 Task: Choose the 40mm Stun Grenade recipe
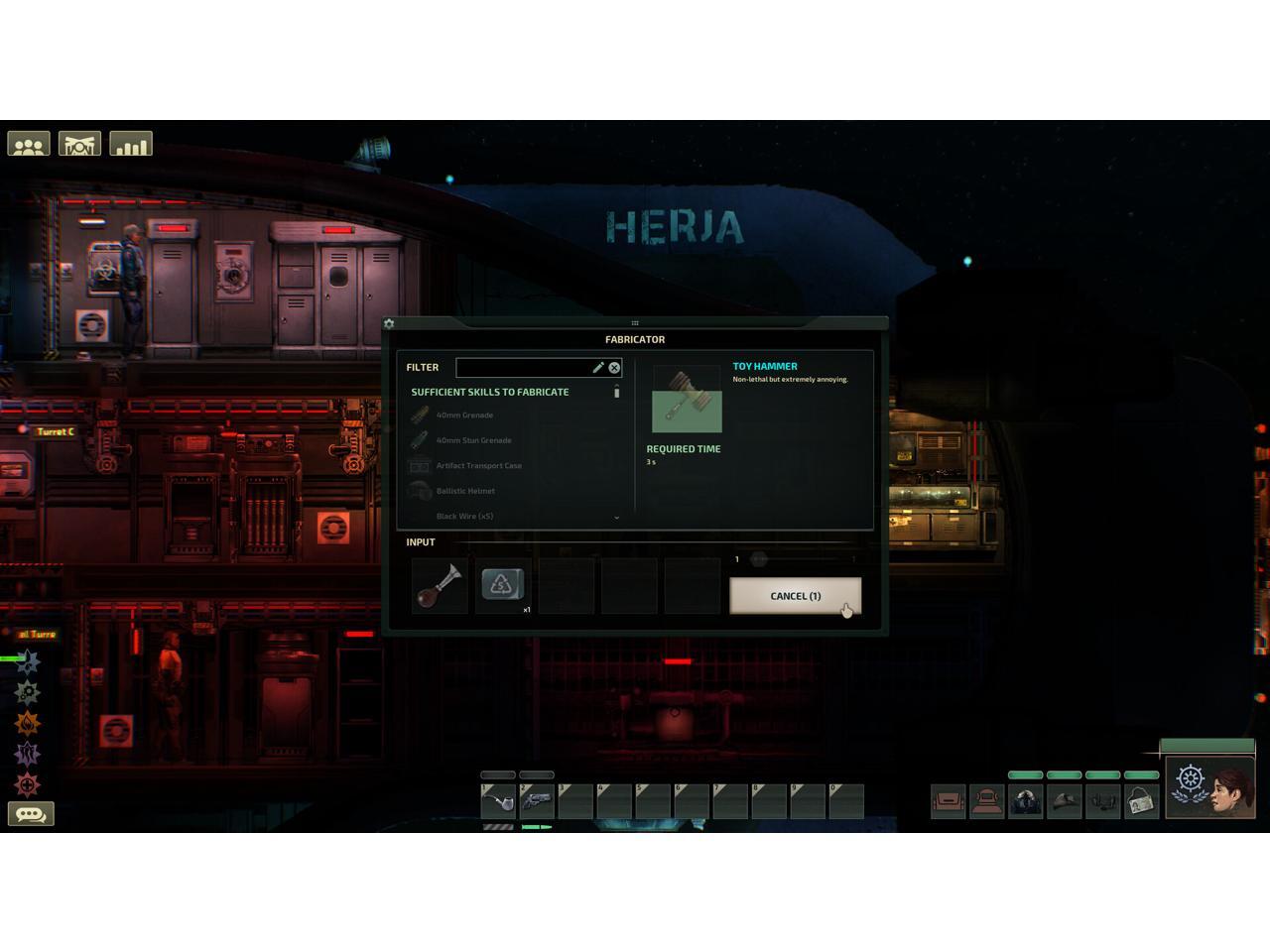[x=473, y=440]
